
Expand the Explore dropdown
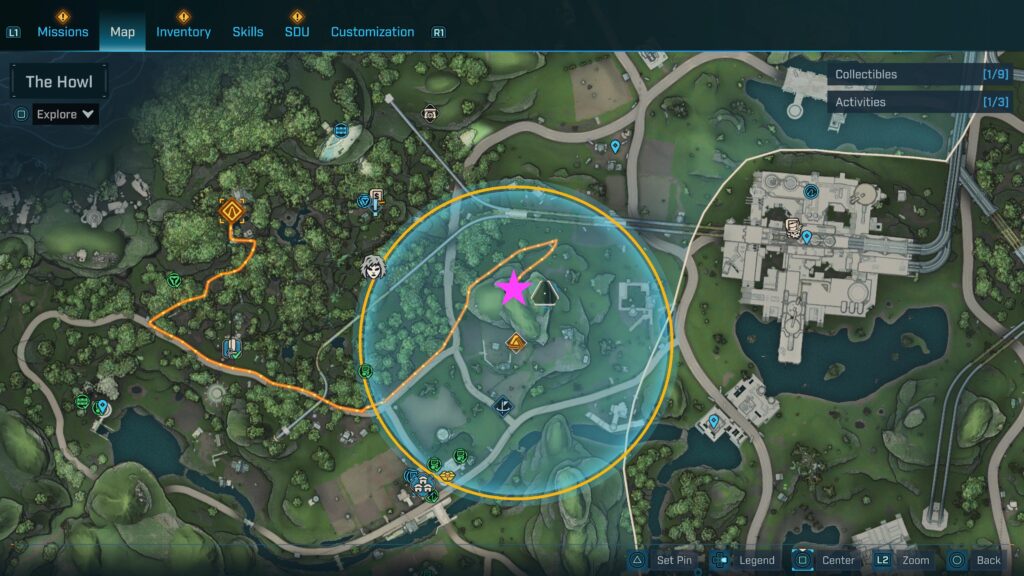click(66, 114)
